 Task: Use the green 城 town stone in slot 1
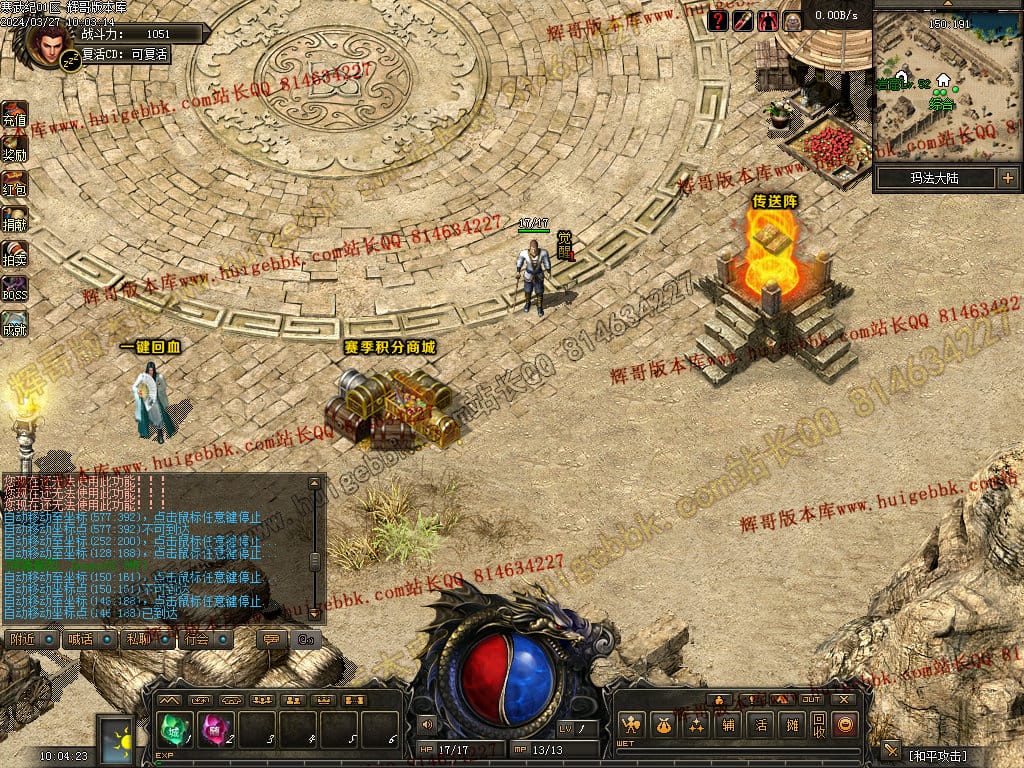174,728
